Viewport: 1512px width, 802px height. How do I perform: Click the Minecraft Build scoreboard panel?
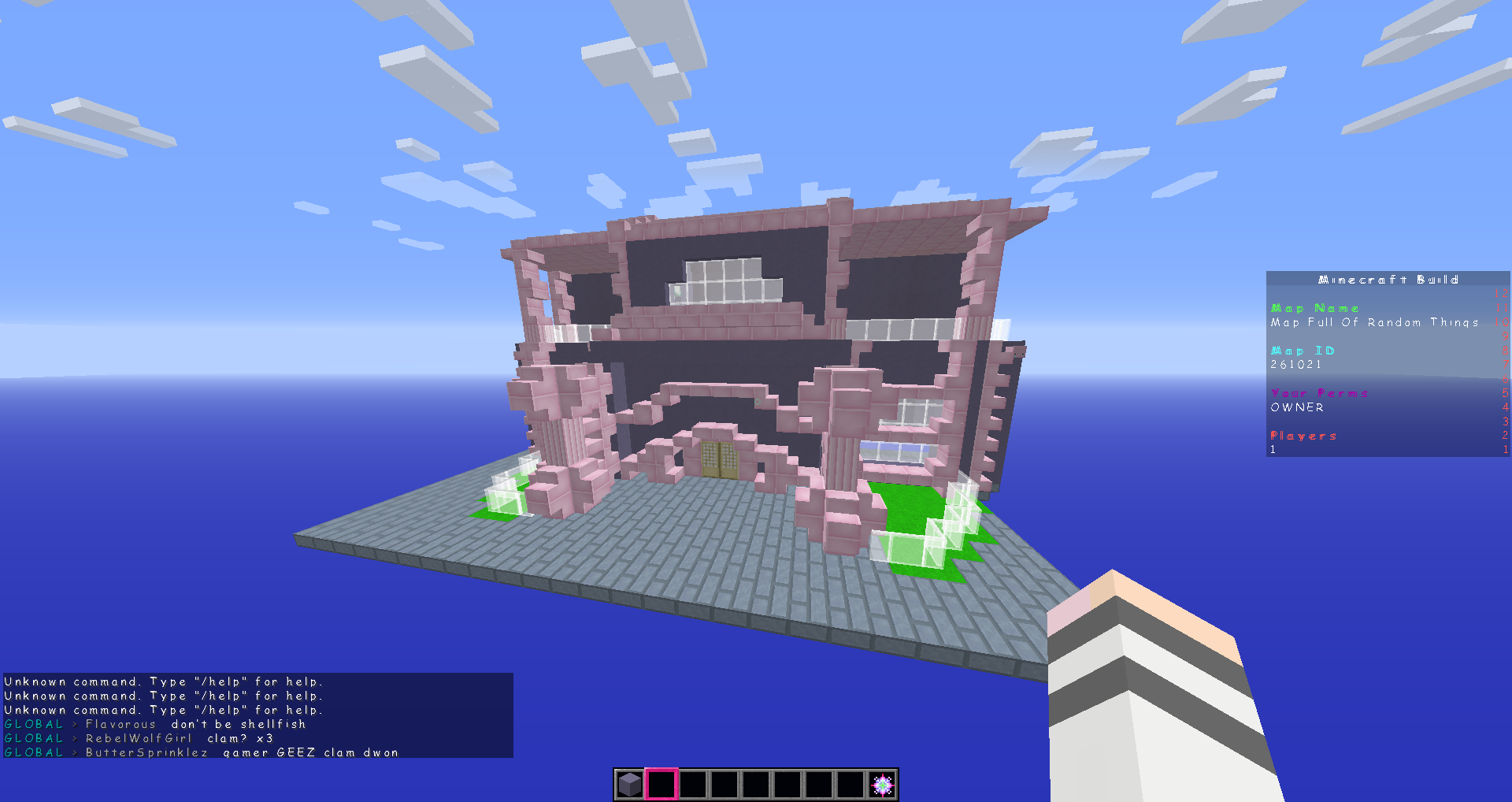1387,364
